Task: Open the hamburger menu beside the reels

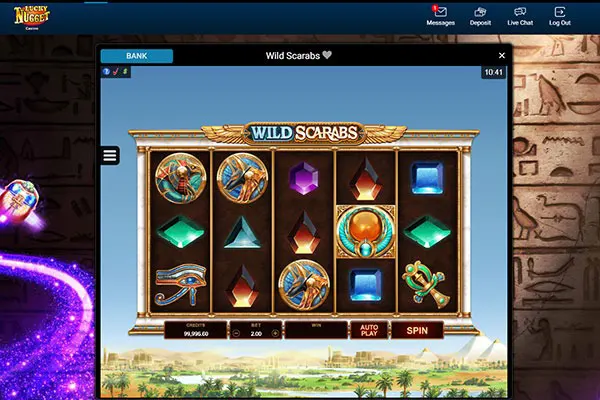Action: click(110, 155)
